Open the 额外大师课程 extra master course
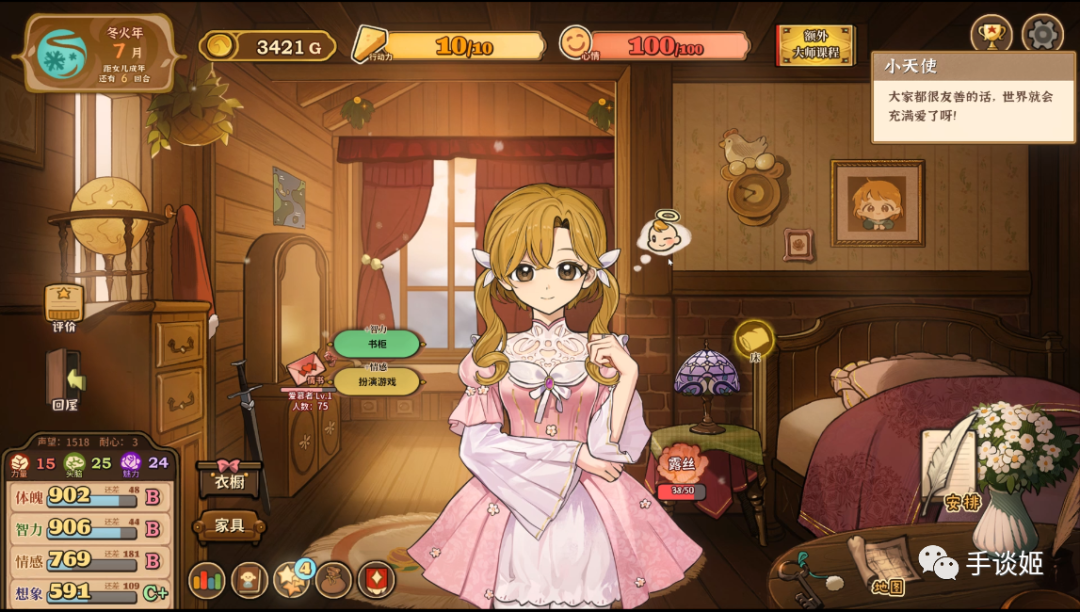This screenshot has width=1080, height=612. pyautogui.click(x=816, y=45)
